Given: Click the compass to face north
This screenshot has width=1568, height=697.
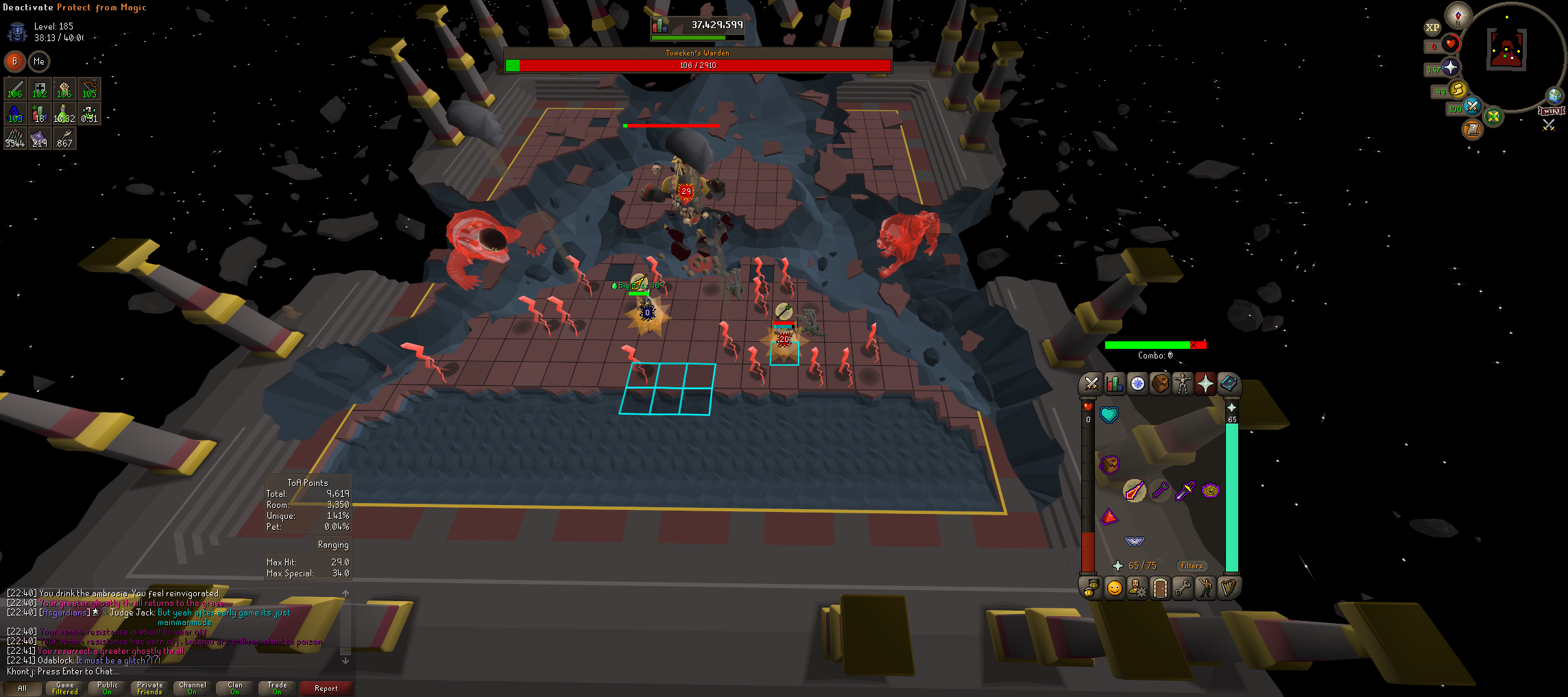Looking at the screenshot, I should pos(1458,15).
